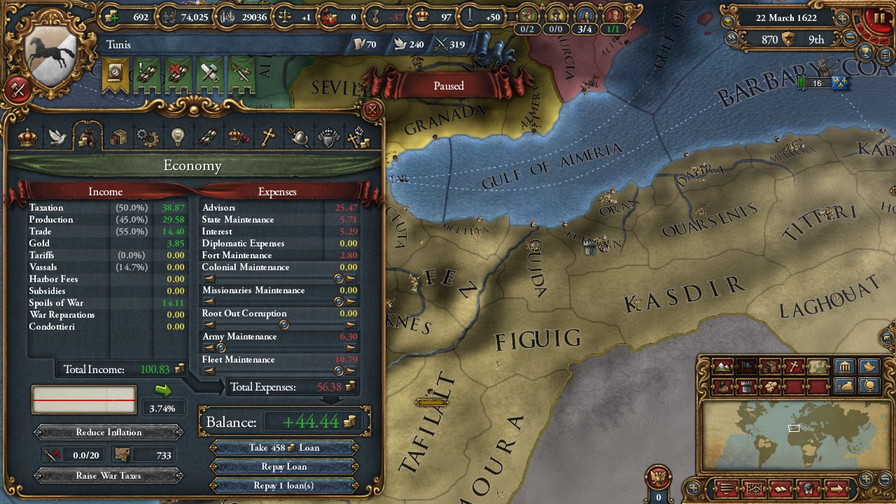Raise War Taxes
The width and height of the screenshot is (896, 504).
pyautogui.click(x=108, y=476)
